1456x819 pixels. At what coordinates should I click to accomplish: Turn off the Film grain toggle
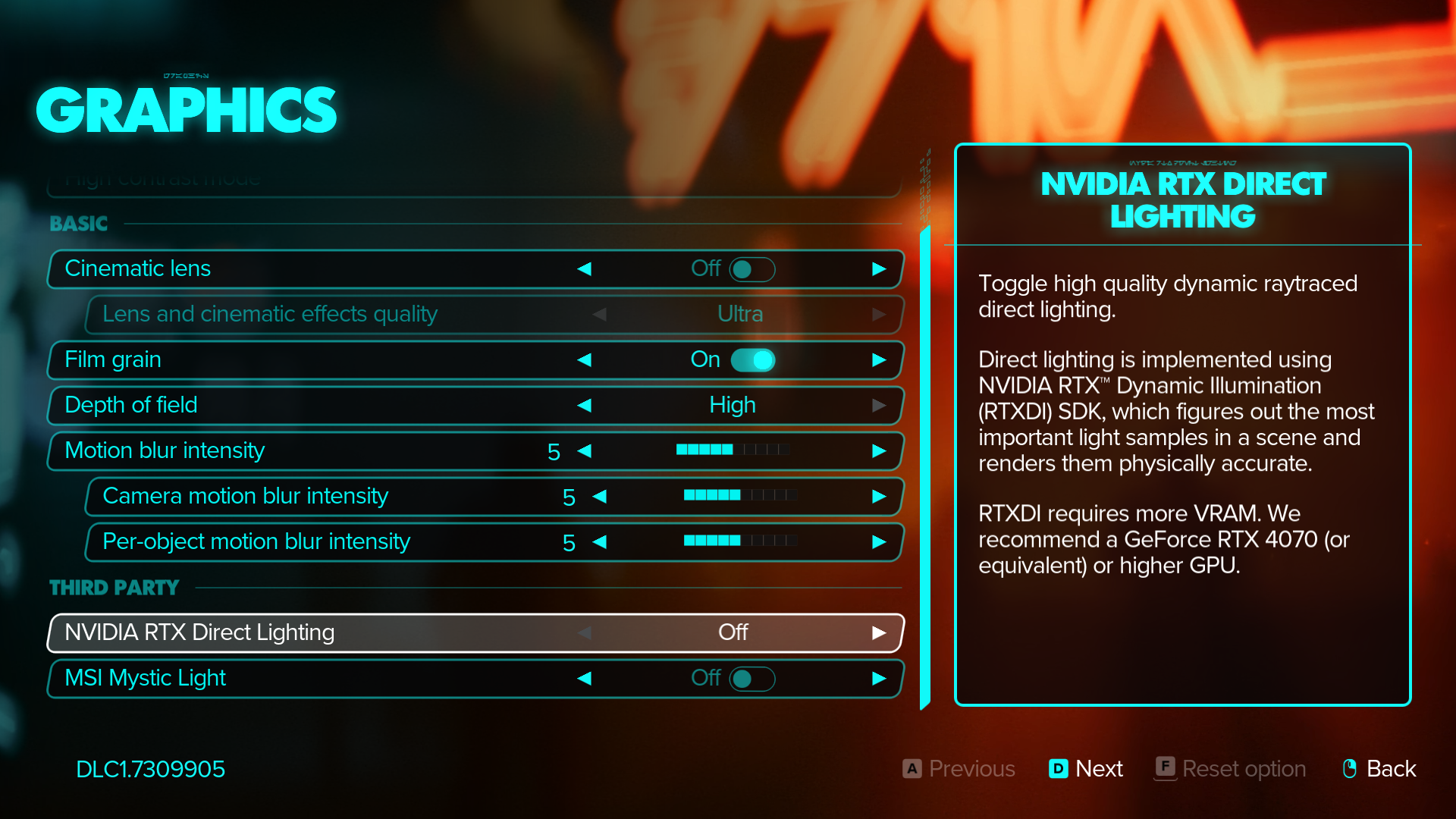pos(752,360)
